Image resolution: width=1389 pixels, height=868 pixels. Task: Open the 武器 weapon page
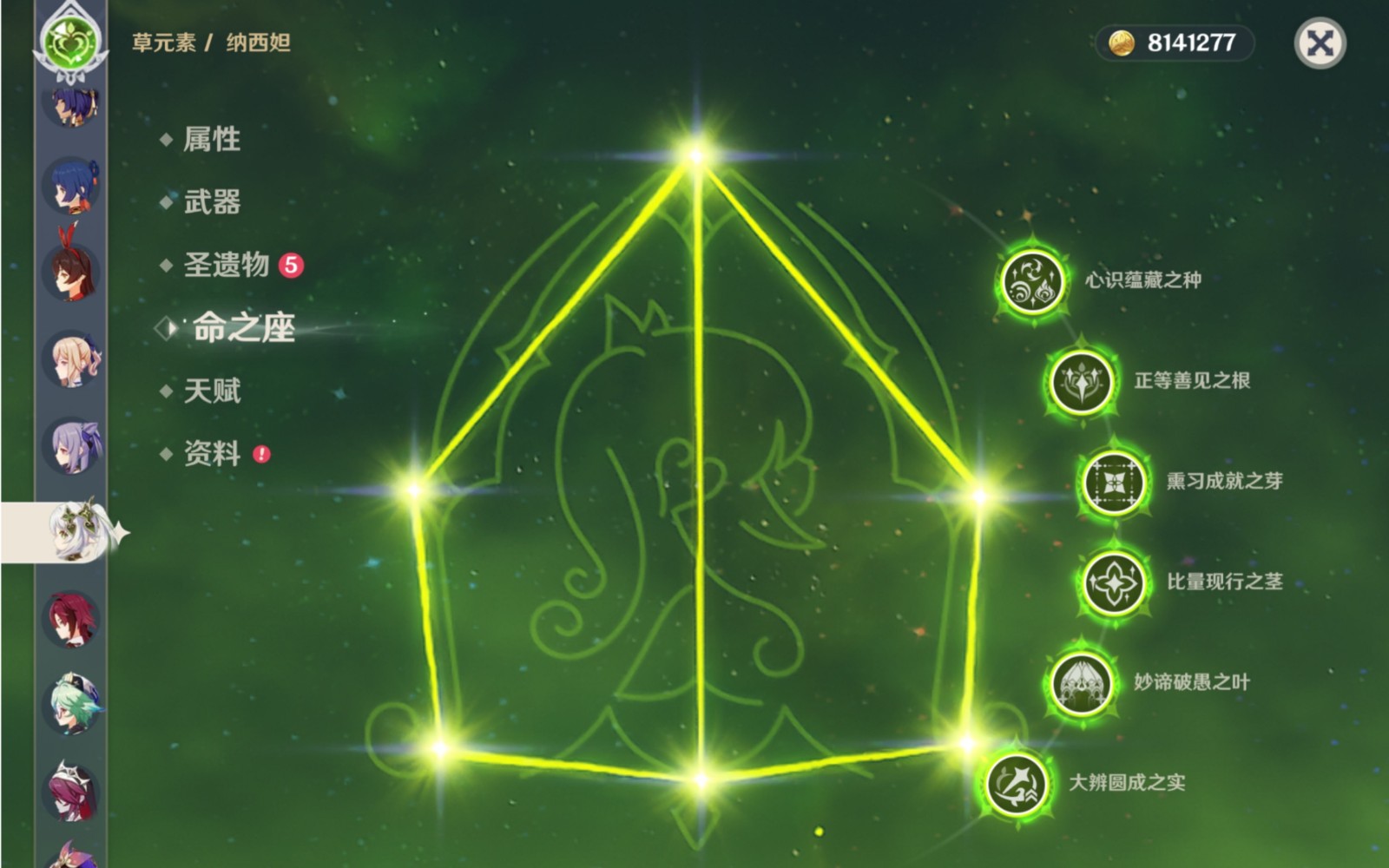point(212,202)
